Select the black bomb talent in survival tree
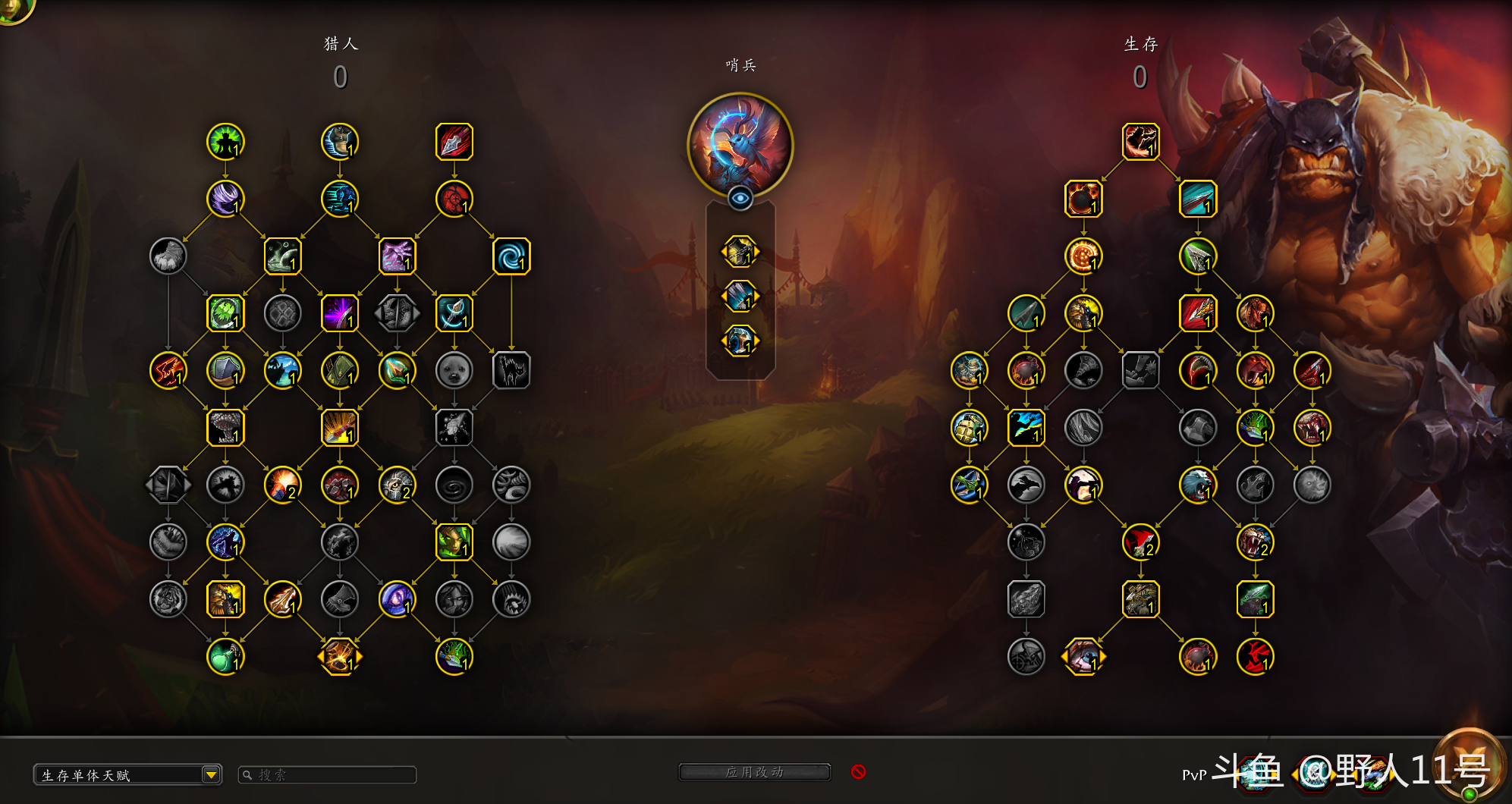The height and width of the screenshot is (804, 1512). click(x=1083, y=199)
